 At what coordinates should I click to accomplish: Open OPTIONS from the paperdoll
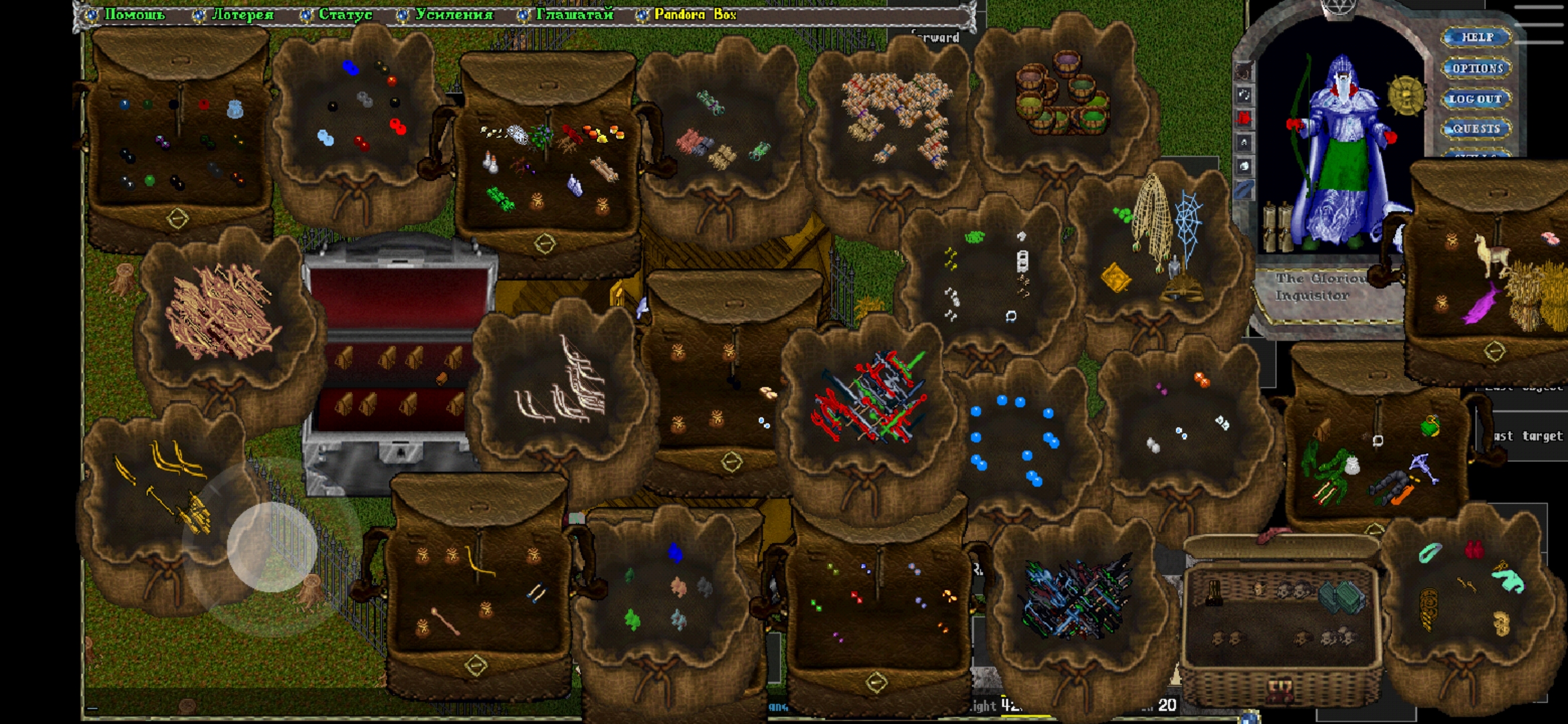[x=1477, y=68]
